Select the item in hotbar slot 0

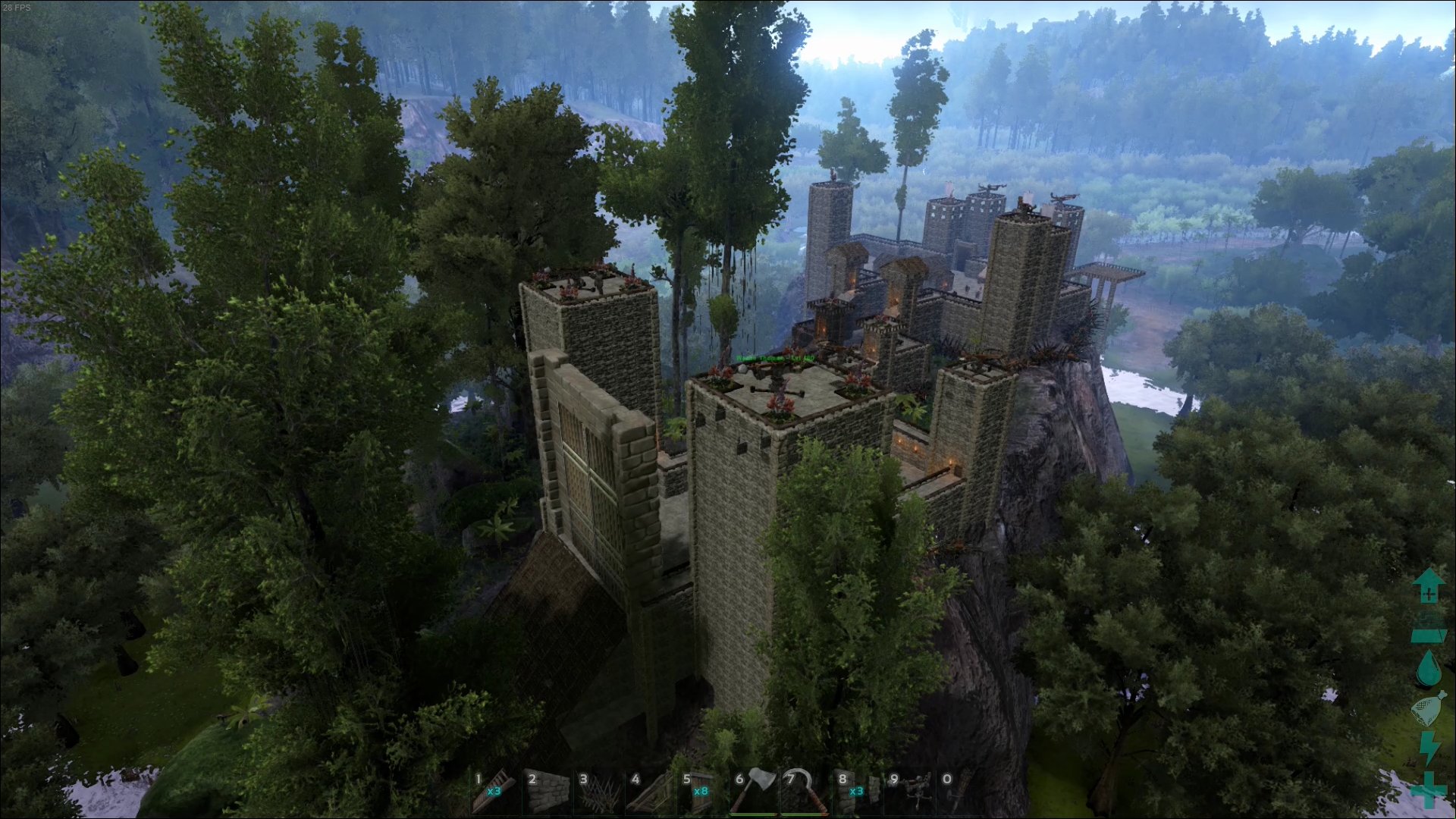point(960,792)
